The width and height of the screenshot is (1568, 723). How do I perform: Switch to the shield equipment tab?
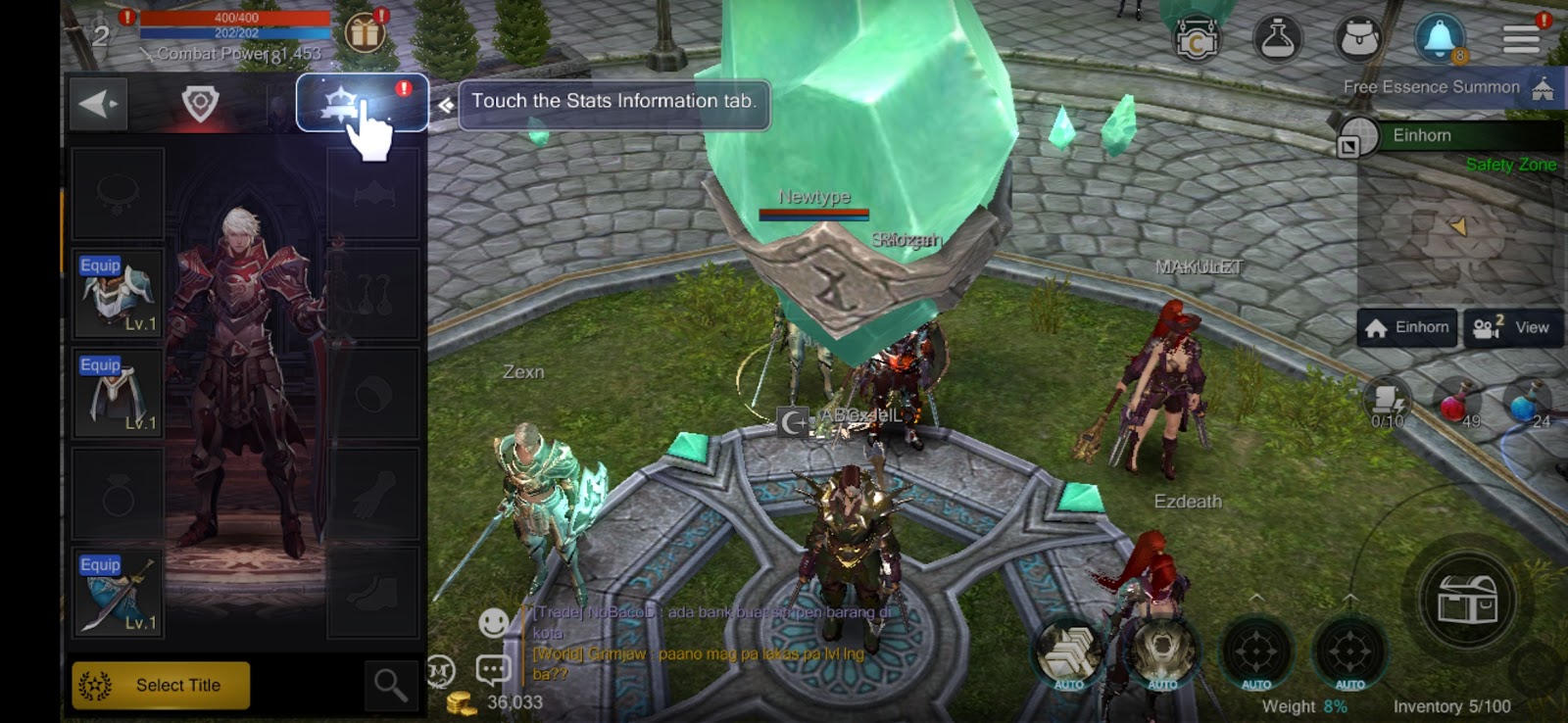pos(200,103)
